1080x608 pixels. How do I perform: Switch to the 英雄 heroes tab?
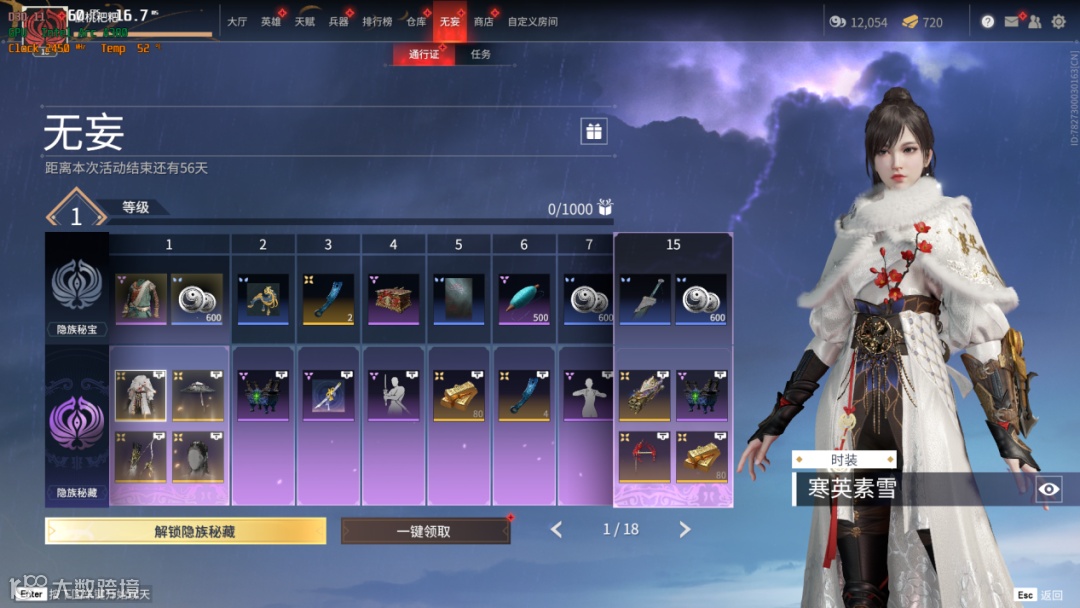(271, 21)
